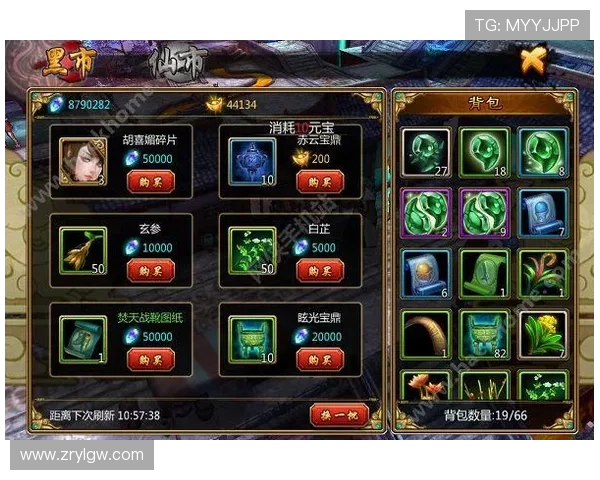
Task: Buy the 白芷 herb
Action: (x=320, y=270)
